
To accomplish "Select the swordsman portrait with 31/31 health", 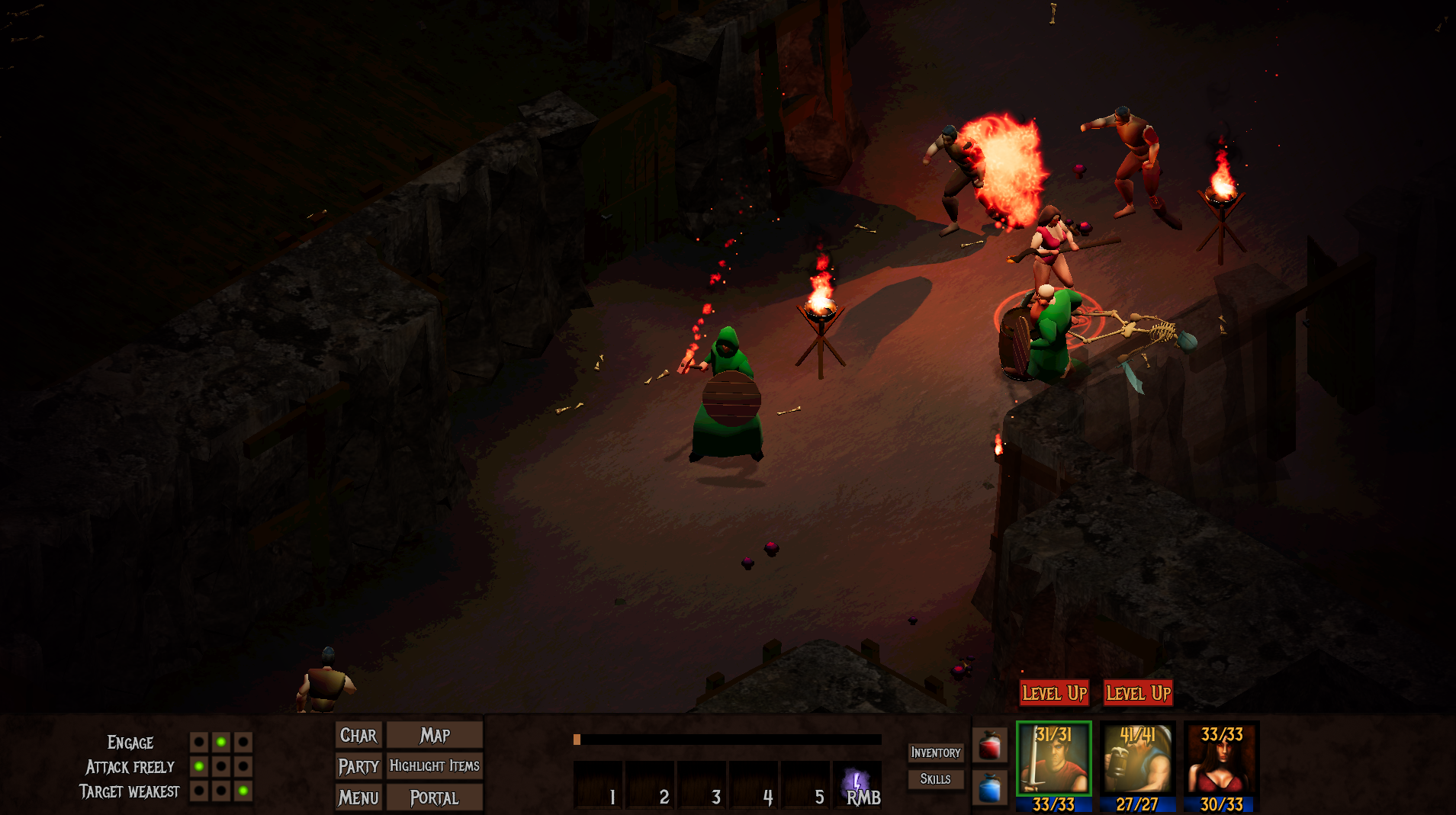I will click(x=1054, y=766).
